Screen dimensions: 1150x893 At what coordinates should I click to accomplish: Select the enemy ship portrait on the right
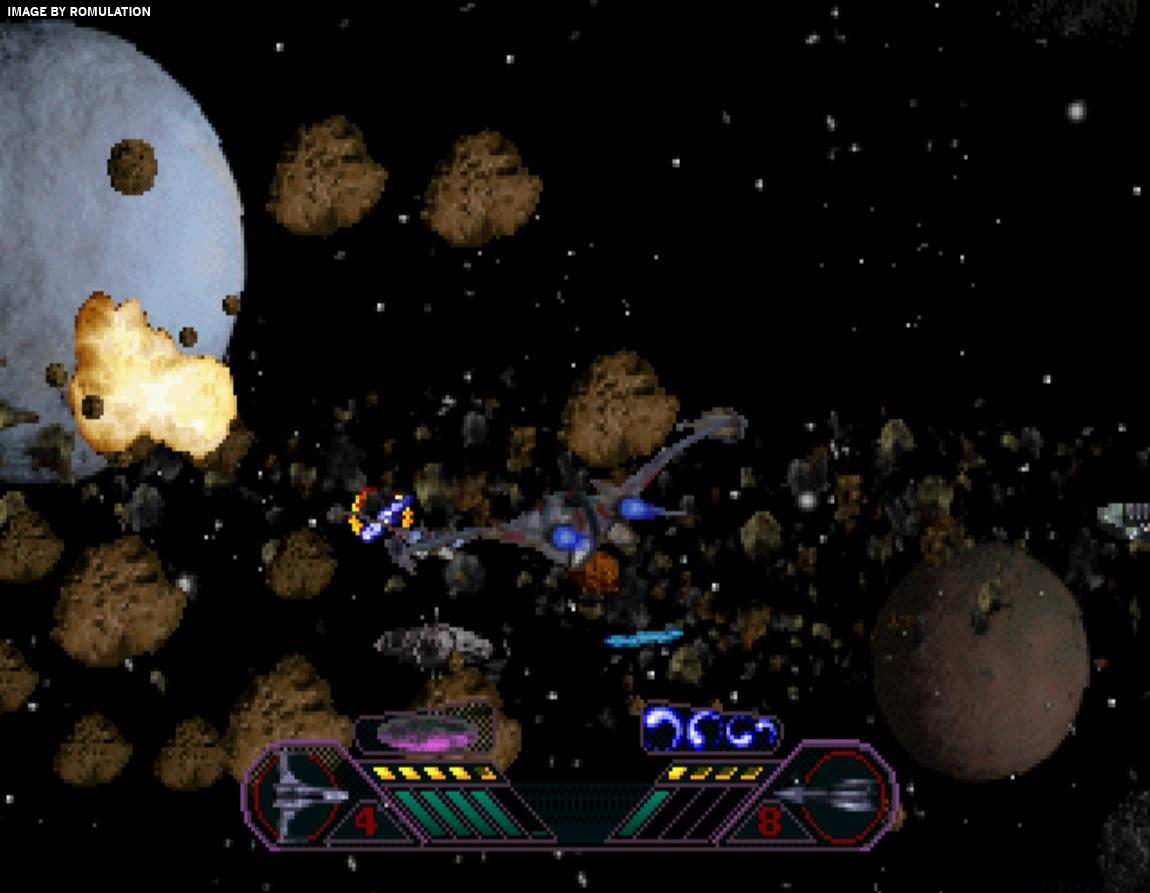pos(838,795)
